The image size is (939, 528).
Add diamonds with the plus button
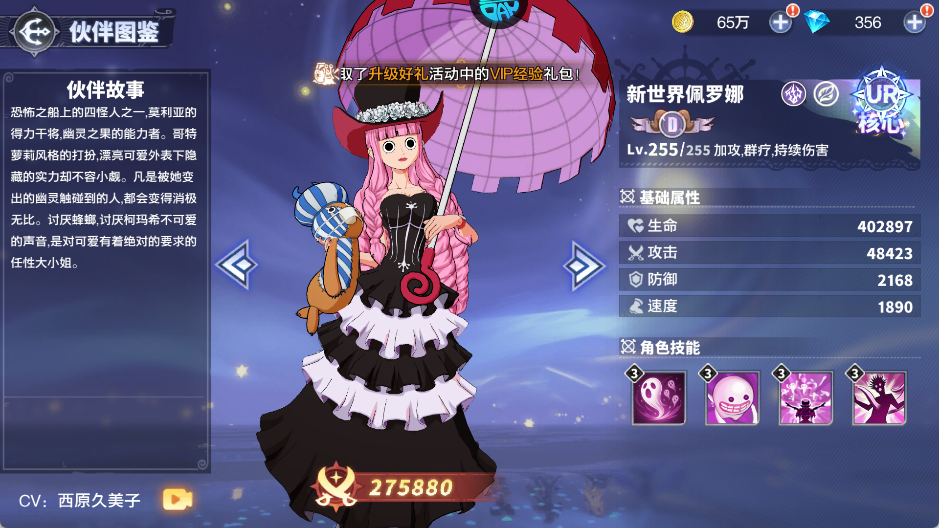click(x=915, y=21)
